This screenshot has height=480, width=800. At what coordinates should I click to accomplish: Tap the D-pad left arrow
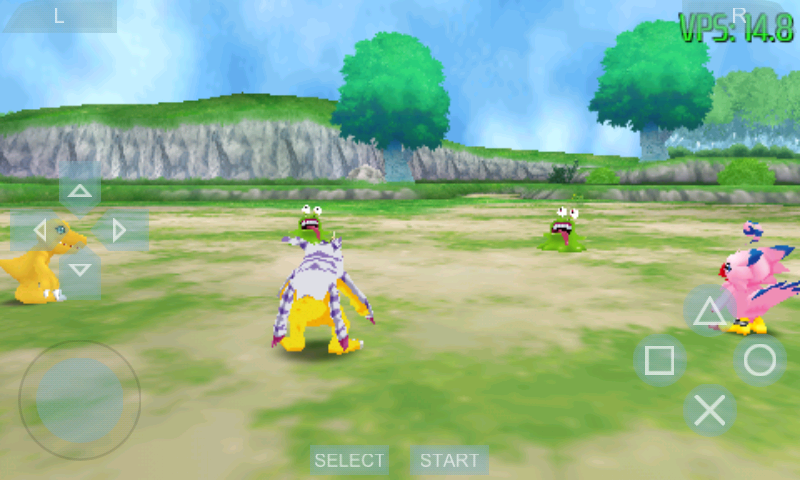(40, 231)
